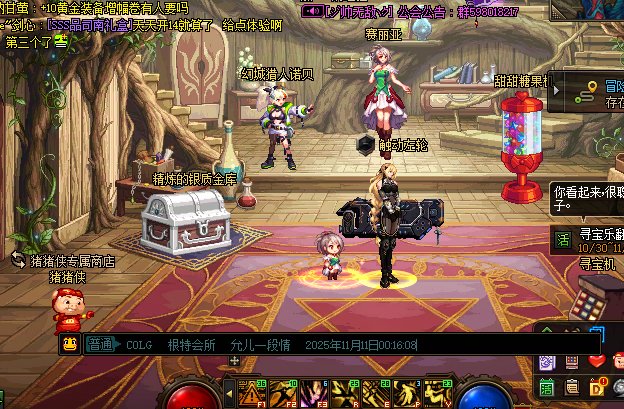Open the purple face menu icon
The height and width of the screenshot is (409, 624).
click(547, 361)
